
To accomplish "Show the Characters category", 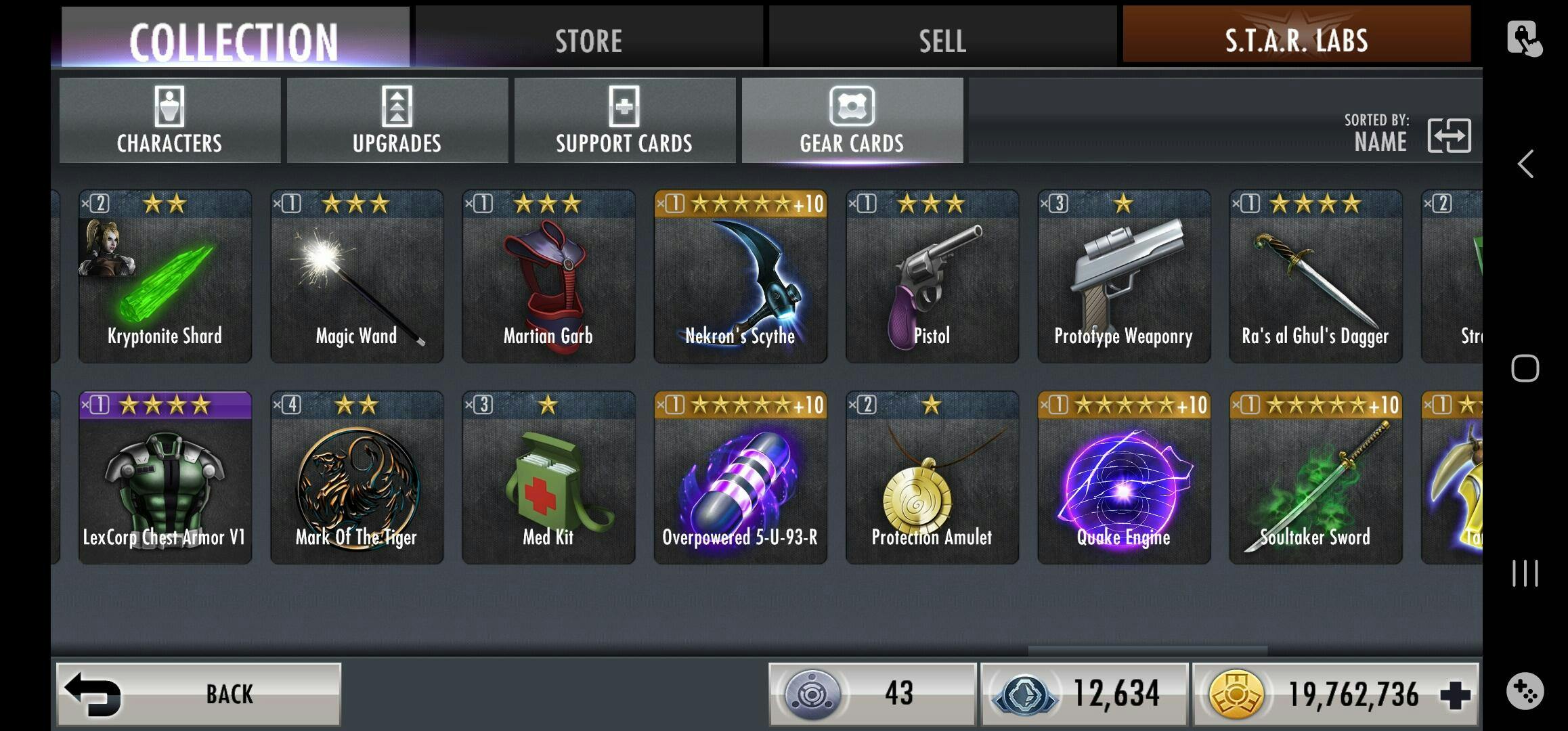I will 169,120.
